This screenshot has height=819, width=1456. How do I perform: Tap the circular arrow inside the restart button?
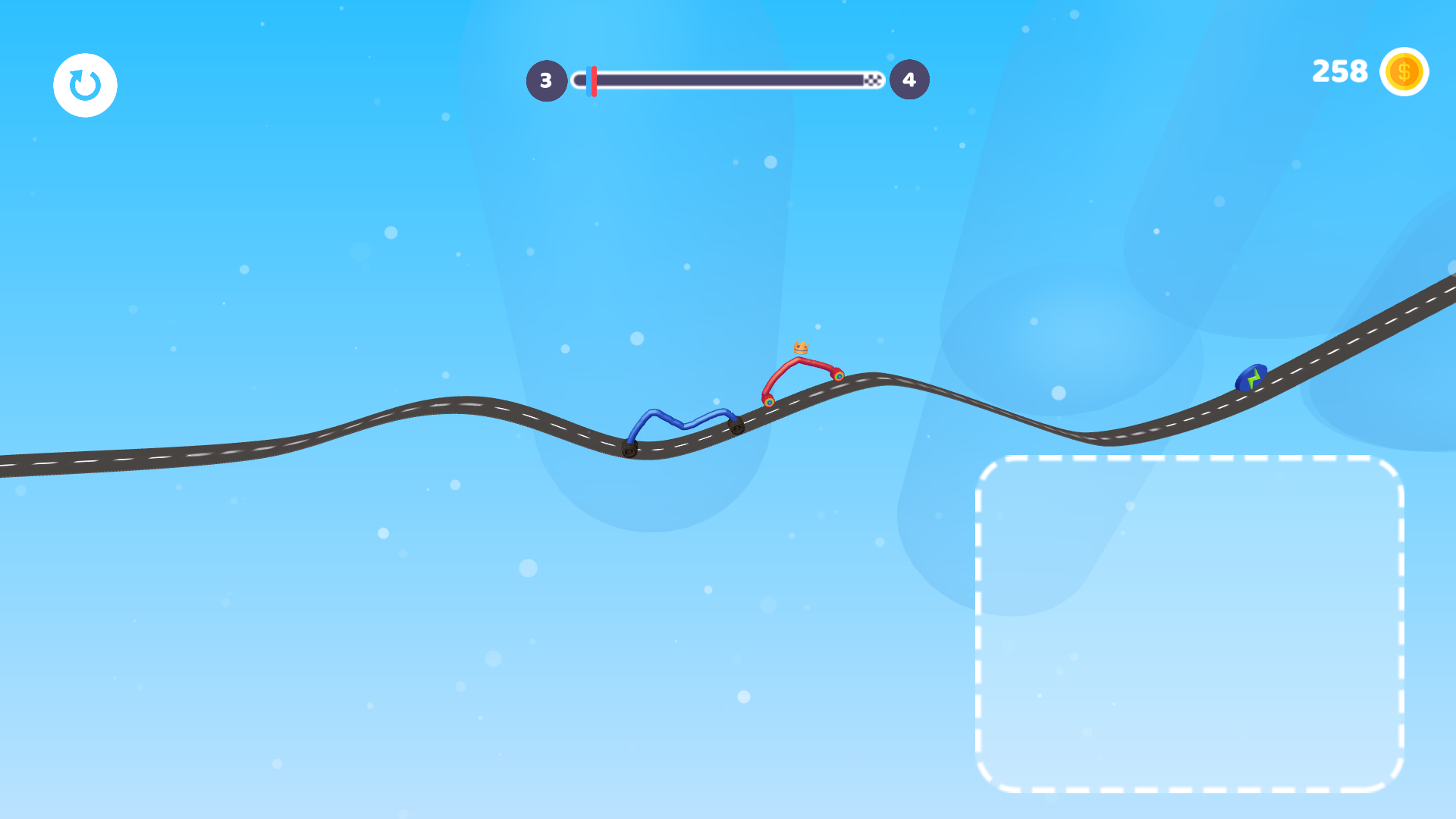tap(85, 85)
